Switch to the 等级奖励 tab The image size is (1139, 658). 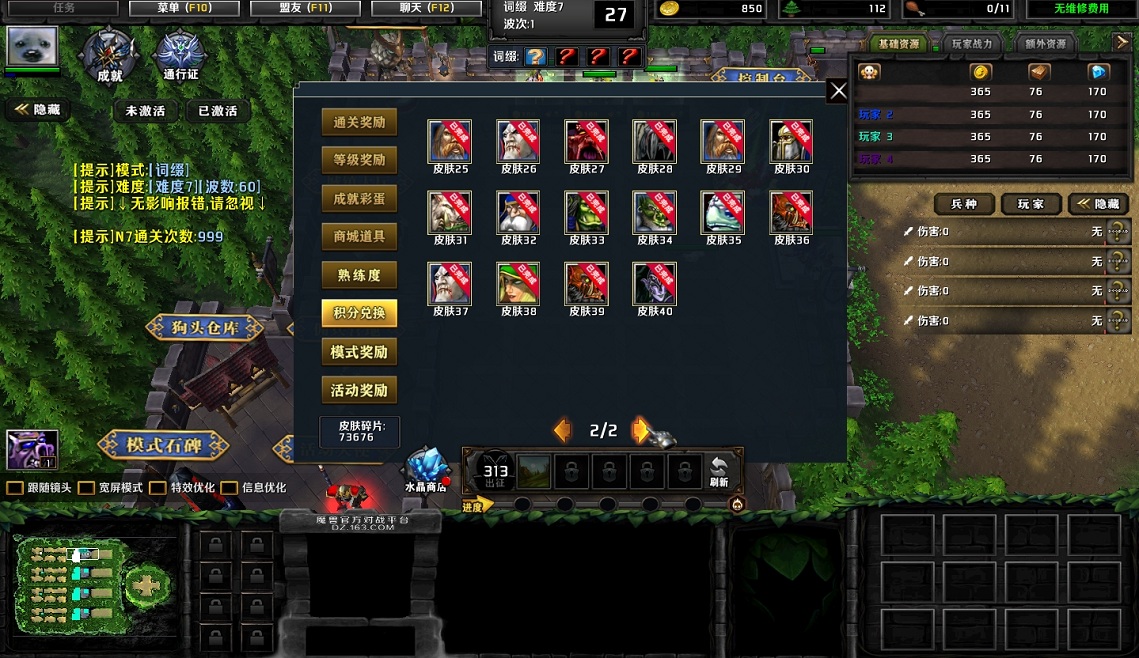coord(359,160)
